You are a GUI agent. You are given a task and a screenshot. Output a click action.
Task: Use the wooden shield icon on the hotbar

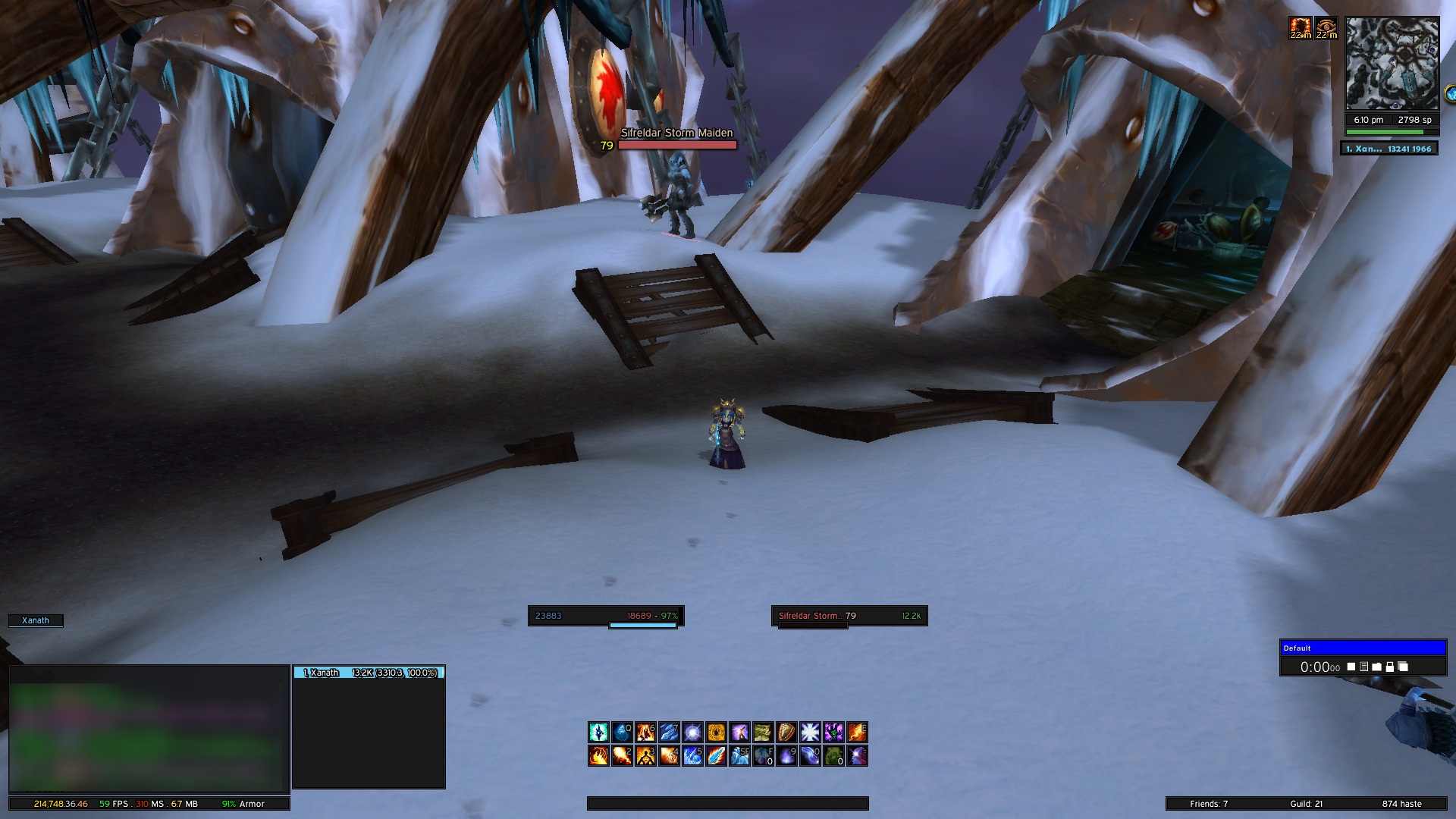click(786, 732)
